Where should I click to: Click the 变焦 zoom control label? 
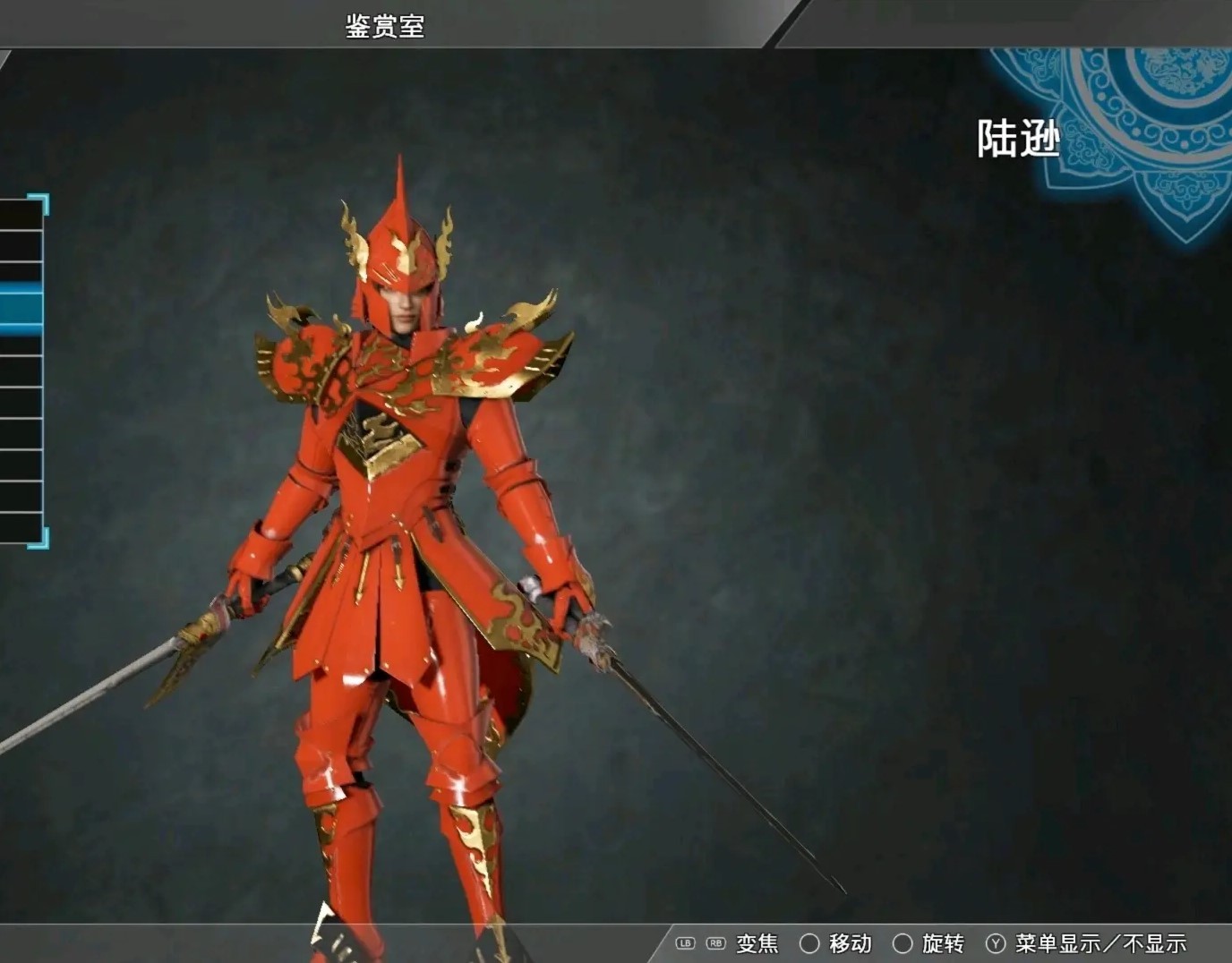tap(755, 943)
